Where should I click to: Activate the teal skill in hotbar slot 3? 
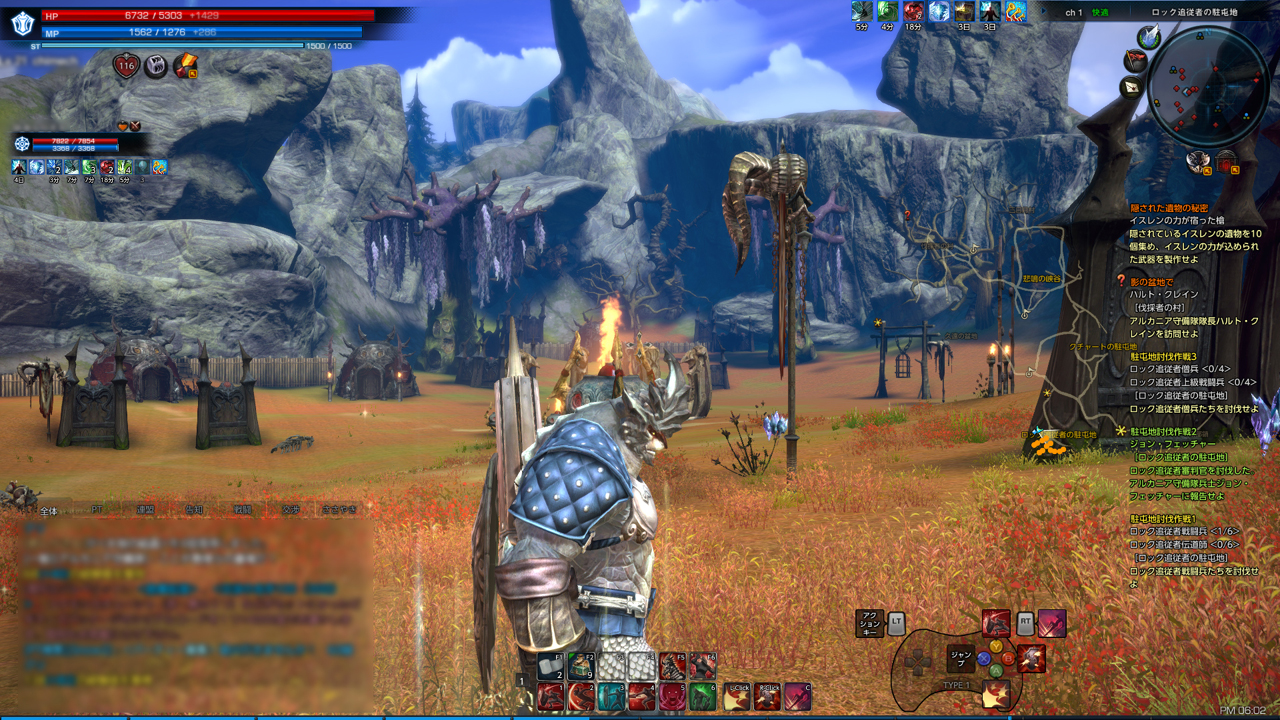tap(611, 697)
